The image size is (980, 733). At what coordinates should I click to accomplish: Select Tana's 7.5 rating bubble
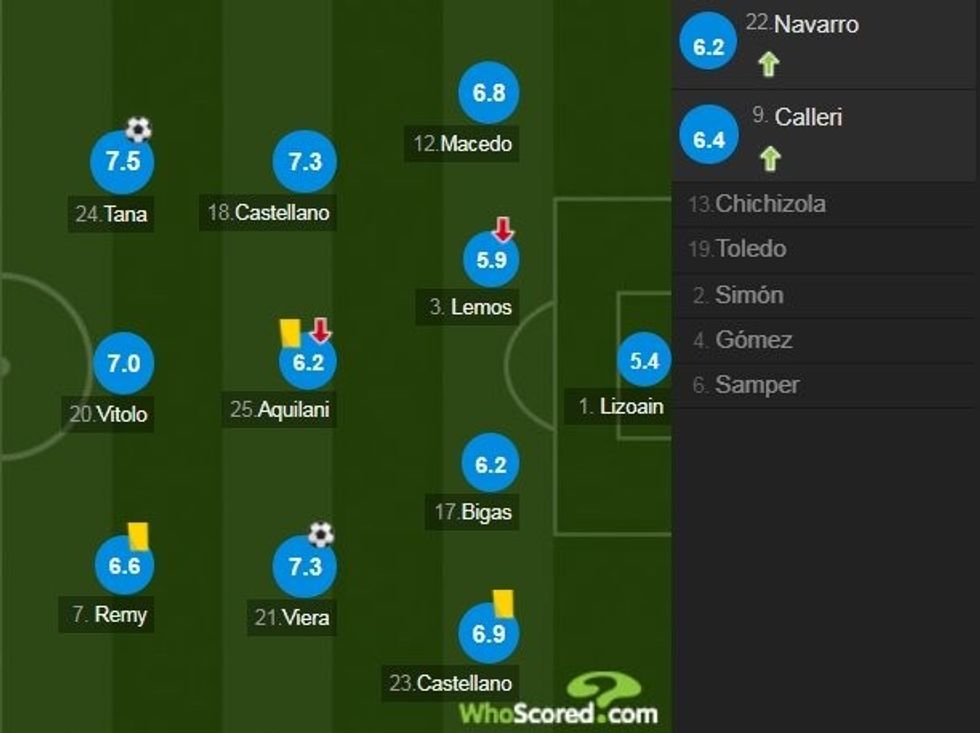pyautogui.click(x=122, y=162)
